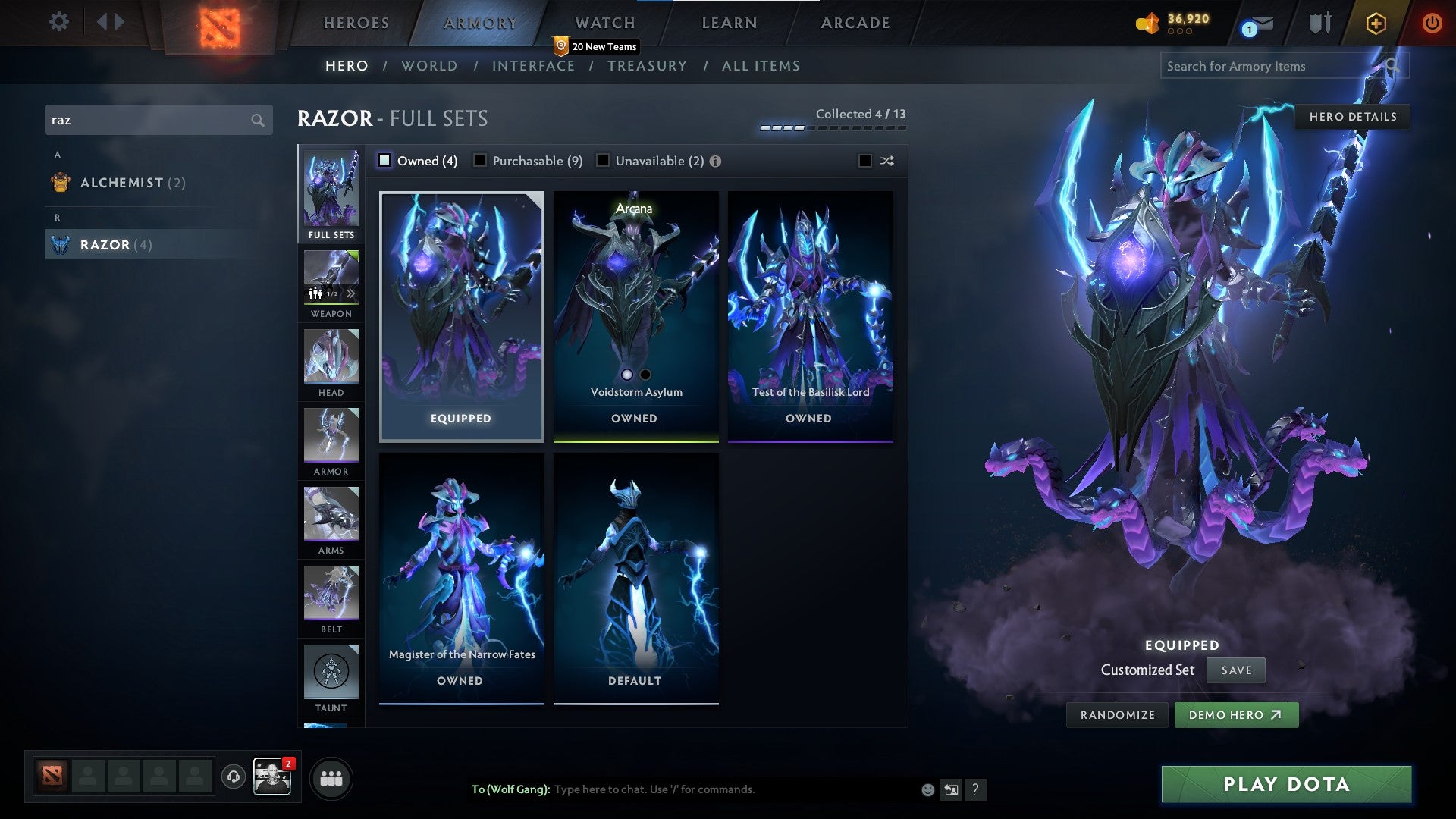Click the info icon beside Unavailable filter
This screenshot has width=1456, height=819.
point(716,161)
